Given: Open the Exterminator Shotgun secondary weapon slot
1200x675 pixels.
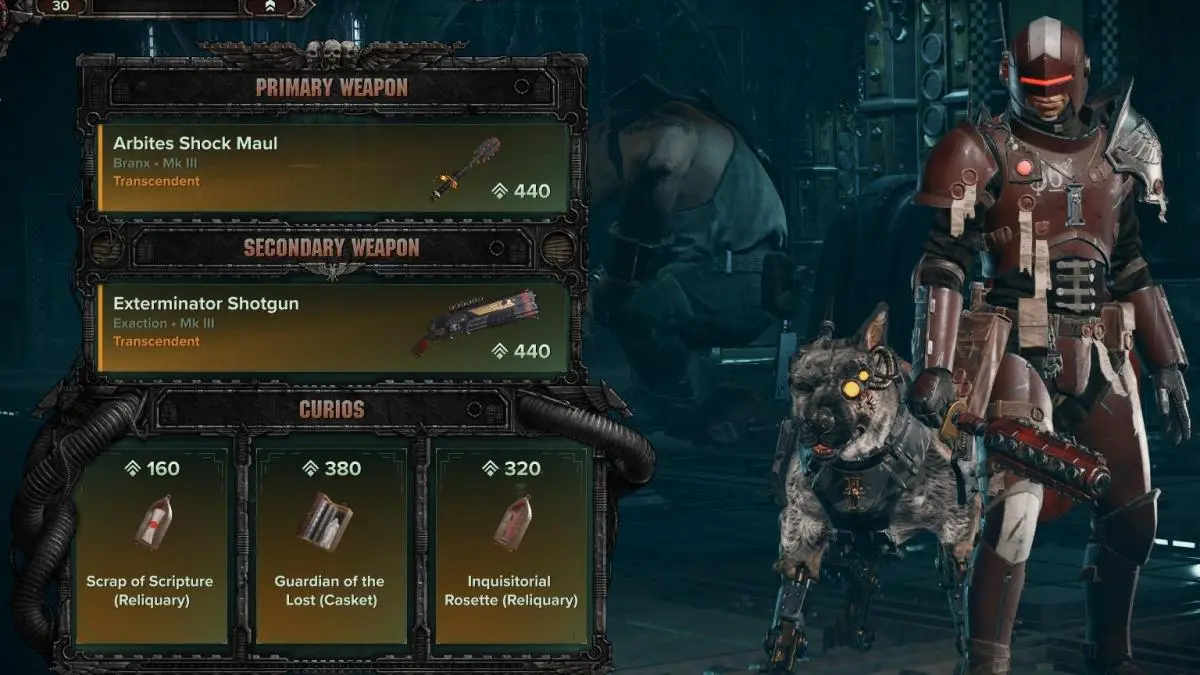Looking at the screenshot, I should click(x=333, y=327).
